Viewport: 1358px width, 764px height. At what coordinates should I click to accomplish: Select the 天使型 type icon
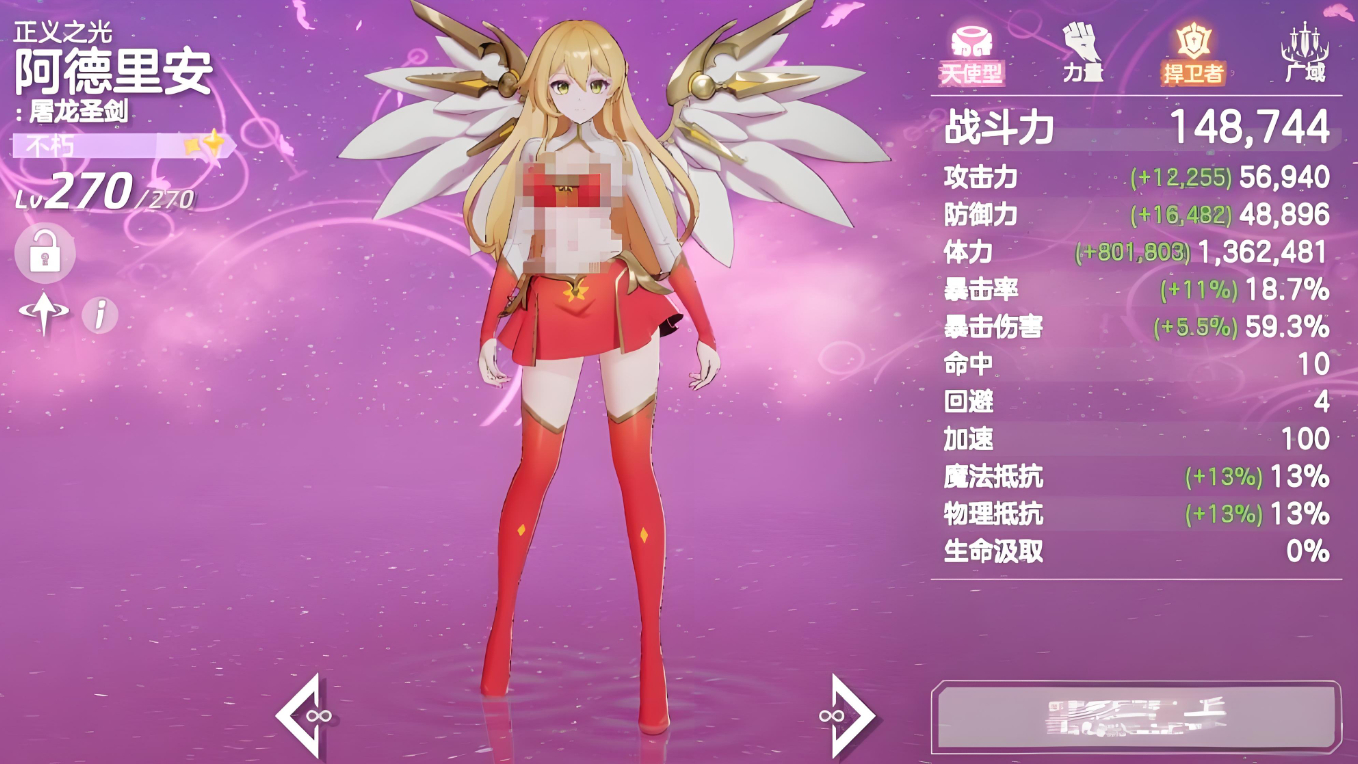[x=971, y=53]
